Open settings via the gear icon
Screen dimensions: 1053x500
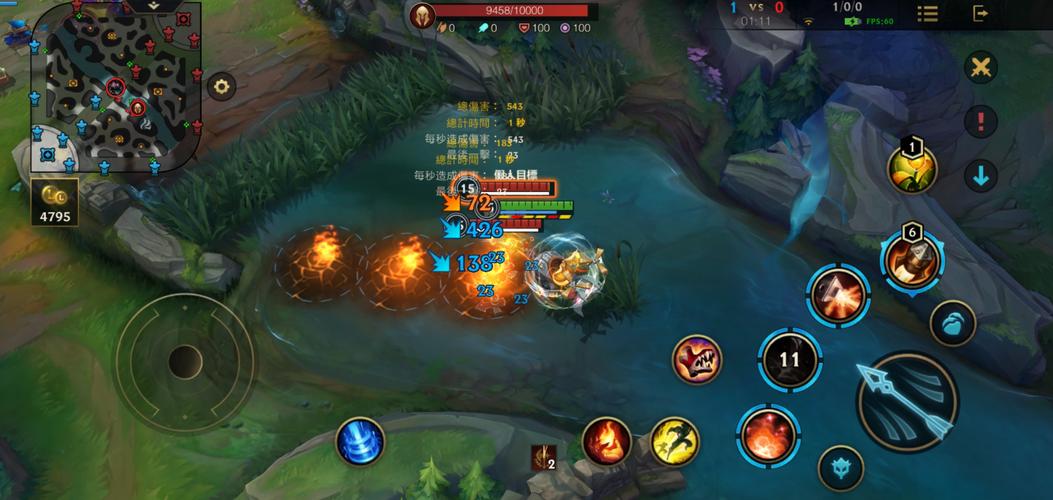(221, 86)
